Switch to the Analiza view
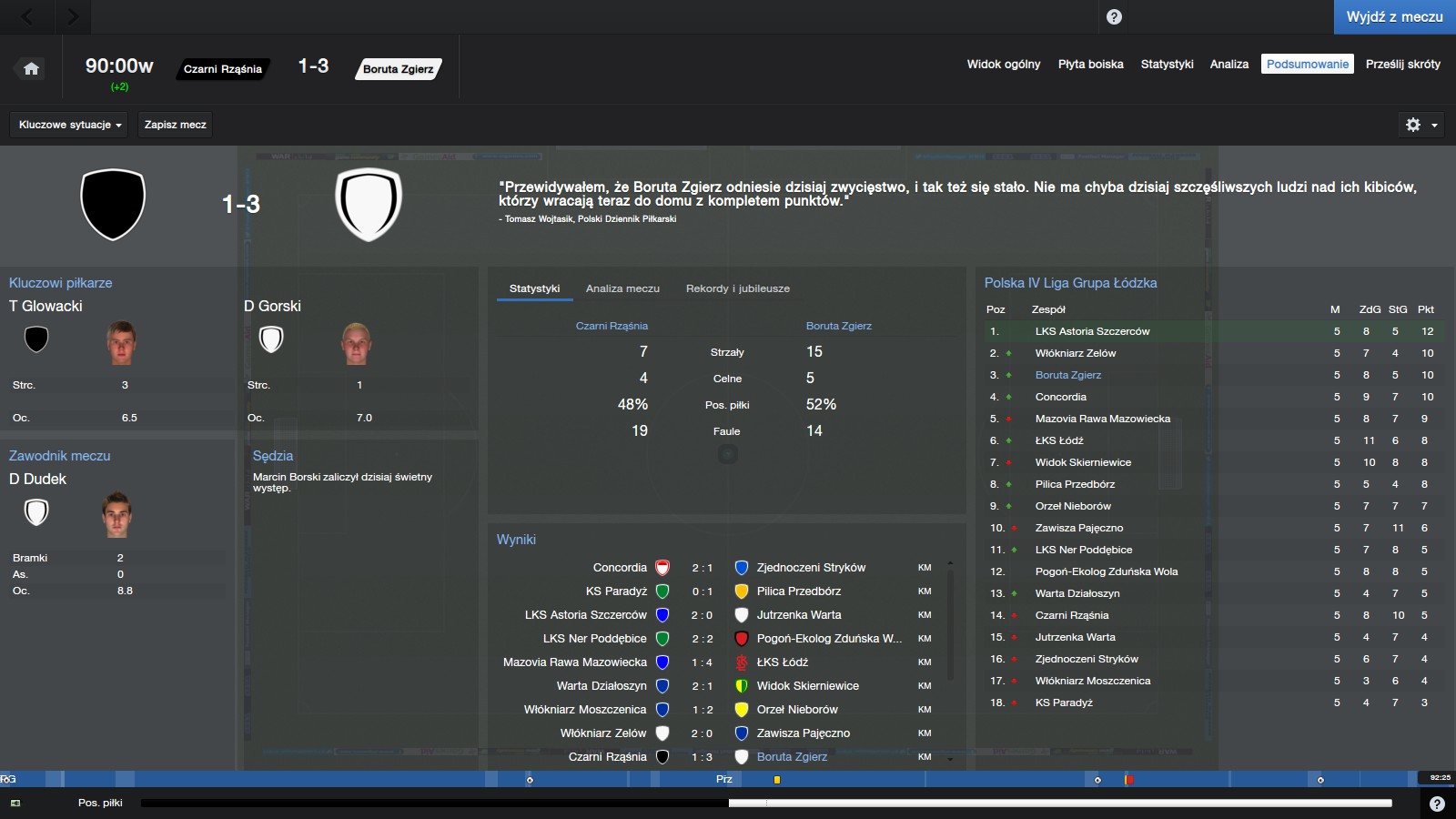This screenshot has height=819, width=1456. pyautogui.click(x=1228, y=65)
